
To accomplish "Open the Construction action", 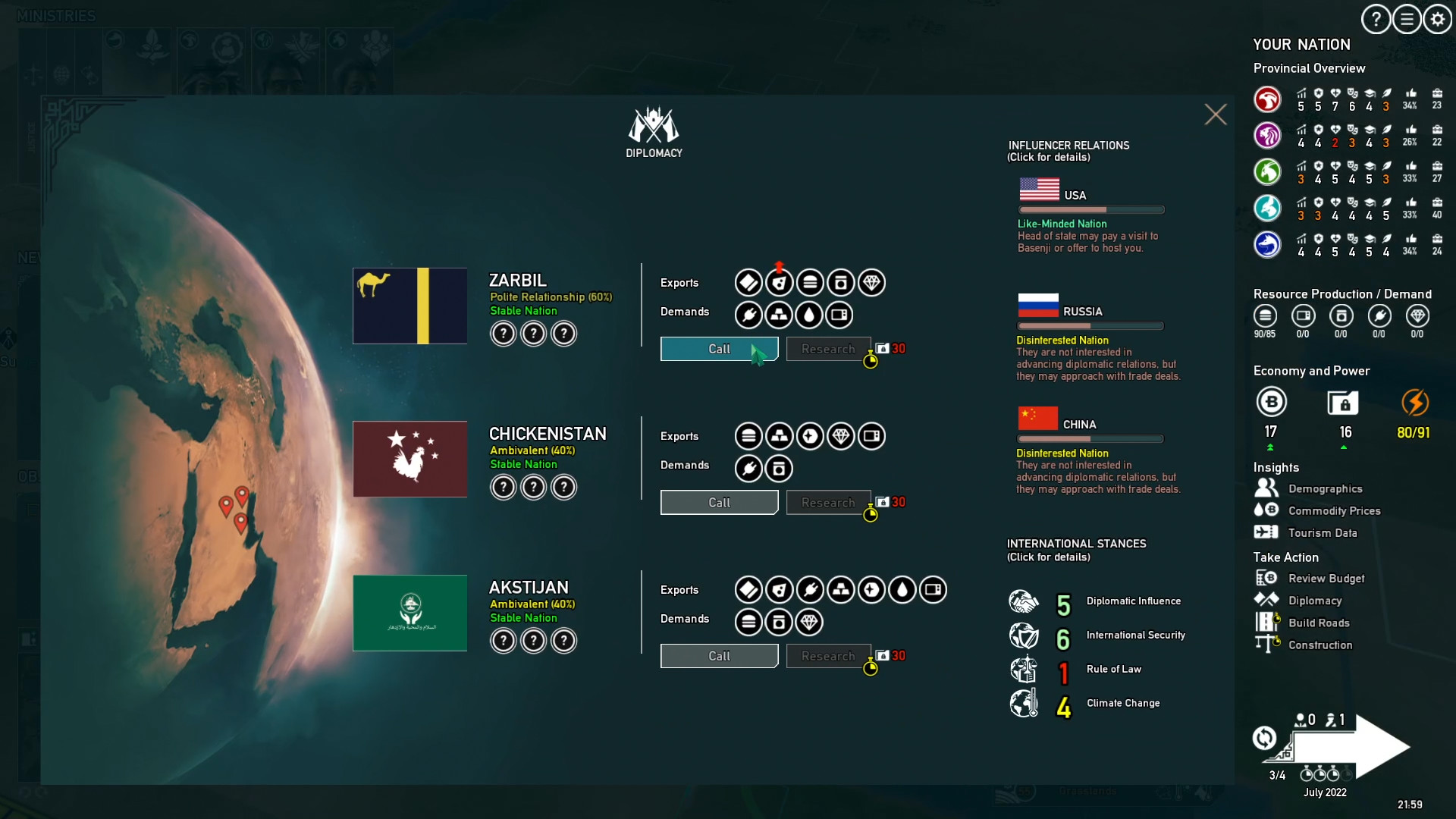I will pyautogui.click(x=1322, y=645).
